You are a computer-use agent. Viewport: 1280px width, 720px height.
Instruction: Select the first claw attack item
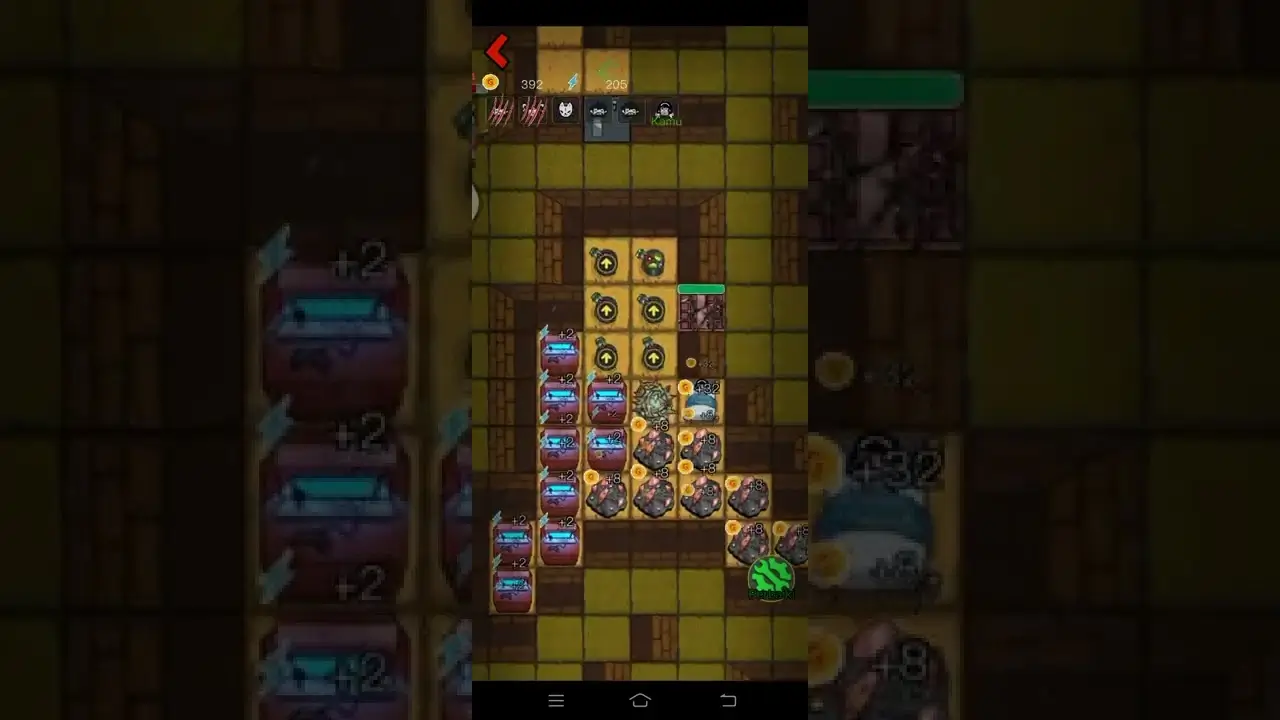click(501, 110)
